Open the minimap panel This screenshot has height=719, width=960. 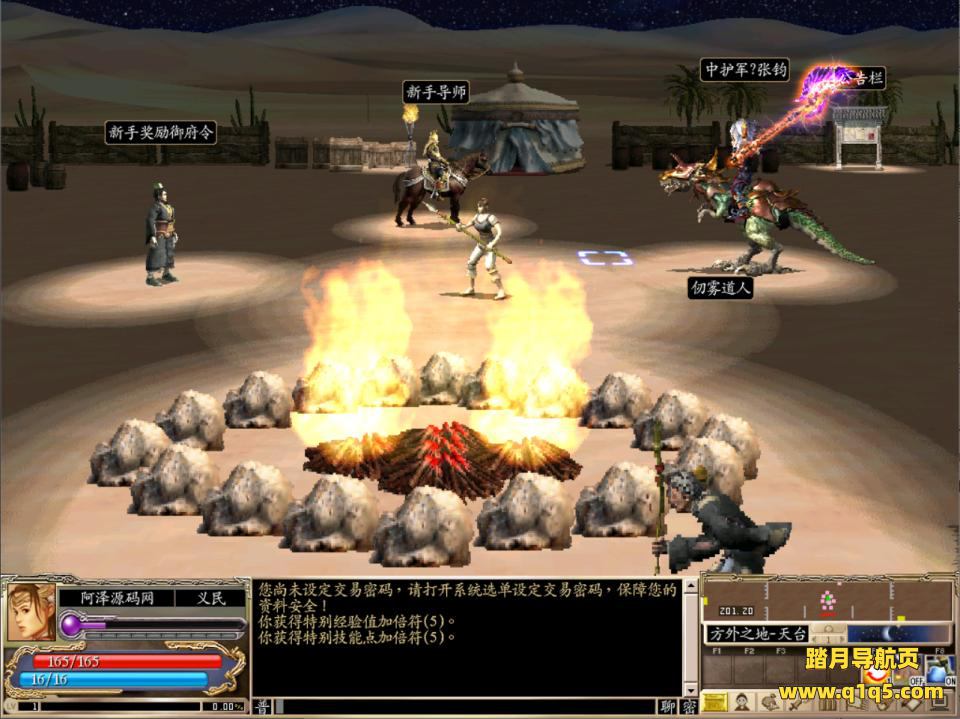pyautogui.click(x=827, y=599)
